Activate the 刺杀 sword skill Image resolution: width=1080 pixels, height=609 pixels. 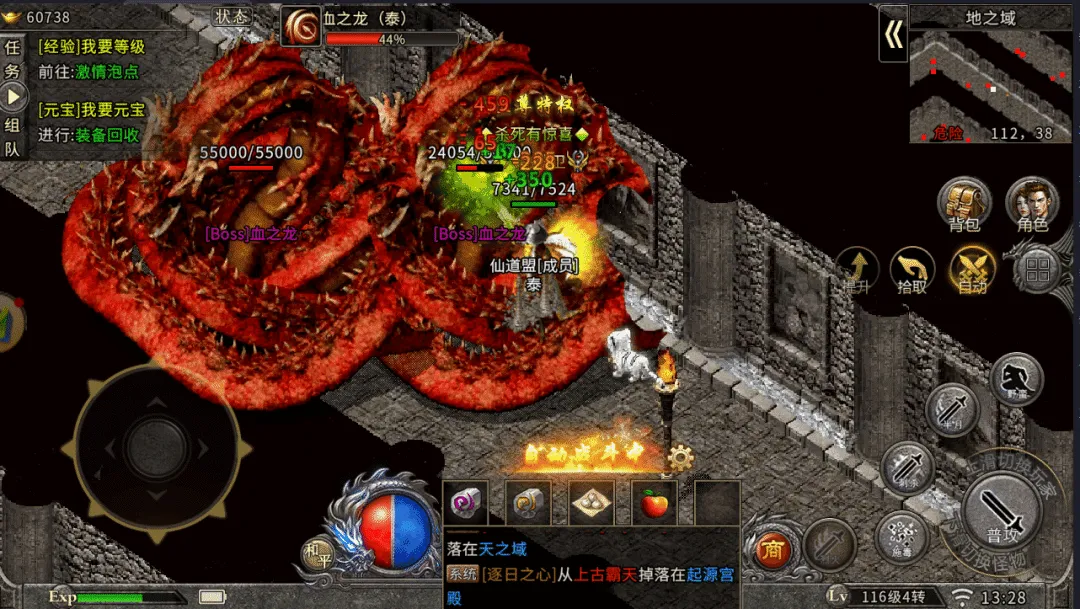point(907,467)
